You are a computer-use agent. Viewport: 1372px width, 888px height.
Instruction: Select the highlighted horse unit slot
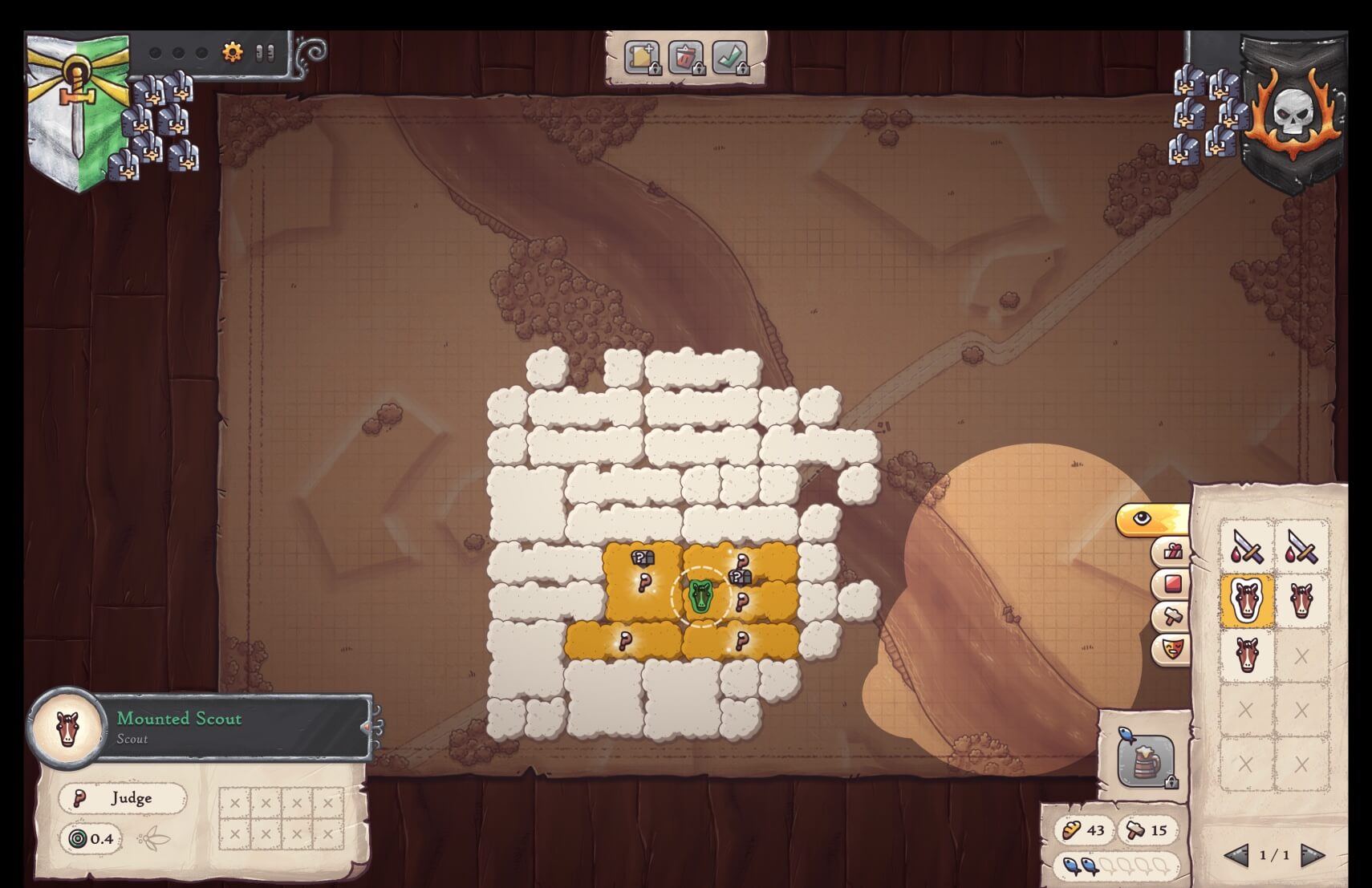pyautogui.click(x=1246, y=600)
